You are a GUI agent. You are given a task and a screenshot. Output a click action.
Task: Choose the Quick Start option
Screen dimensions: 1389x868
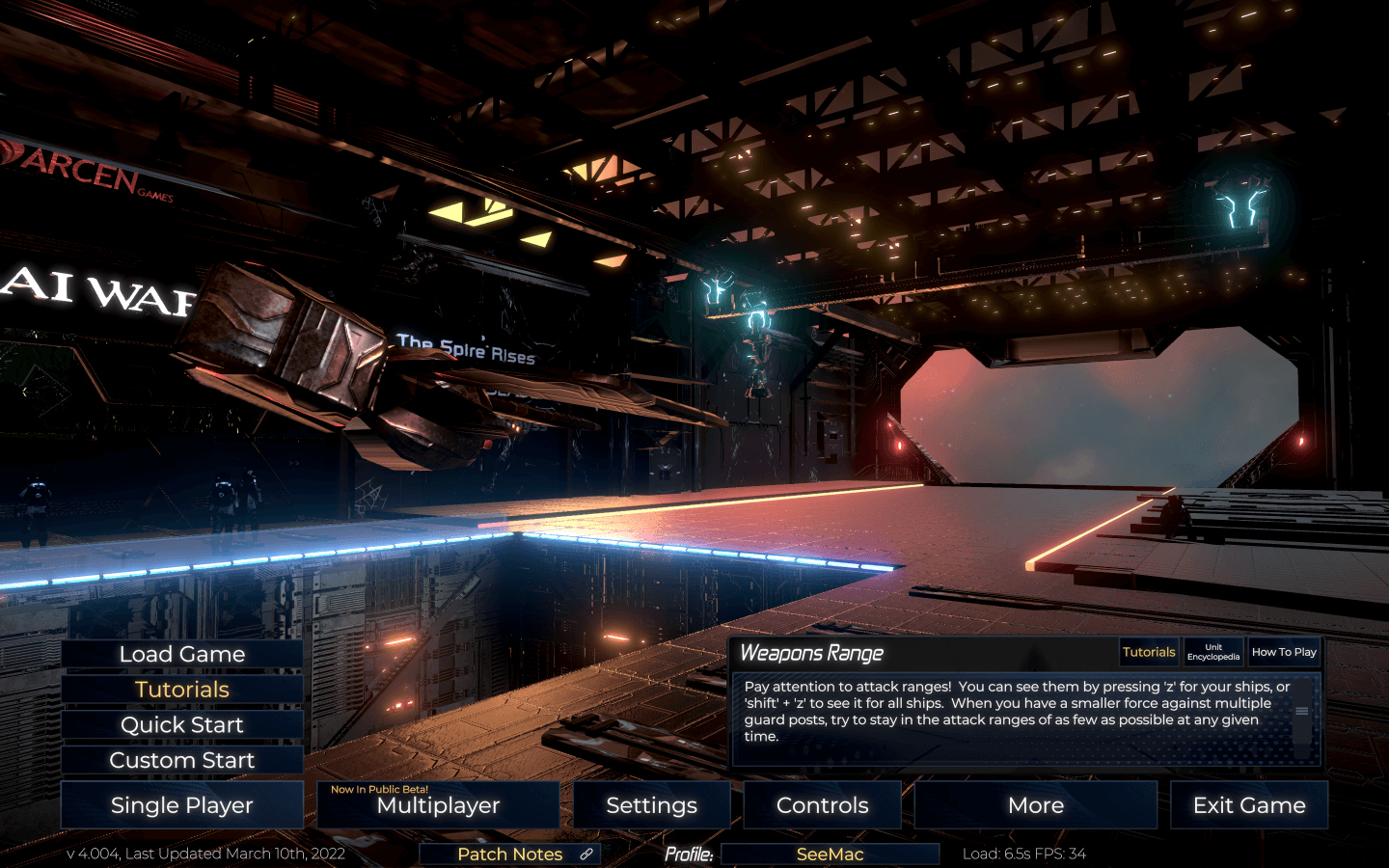[x=182, y=725]
